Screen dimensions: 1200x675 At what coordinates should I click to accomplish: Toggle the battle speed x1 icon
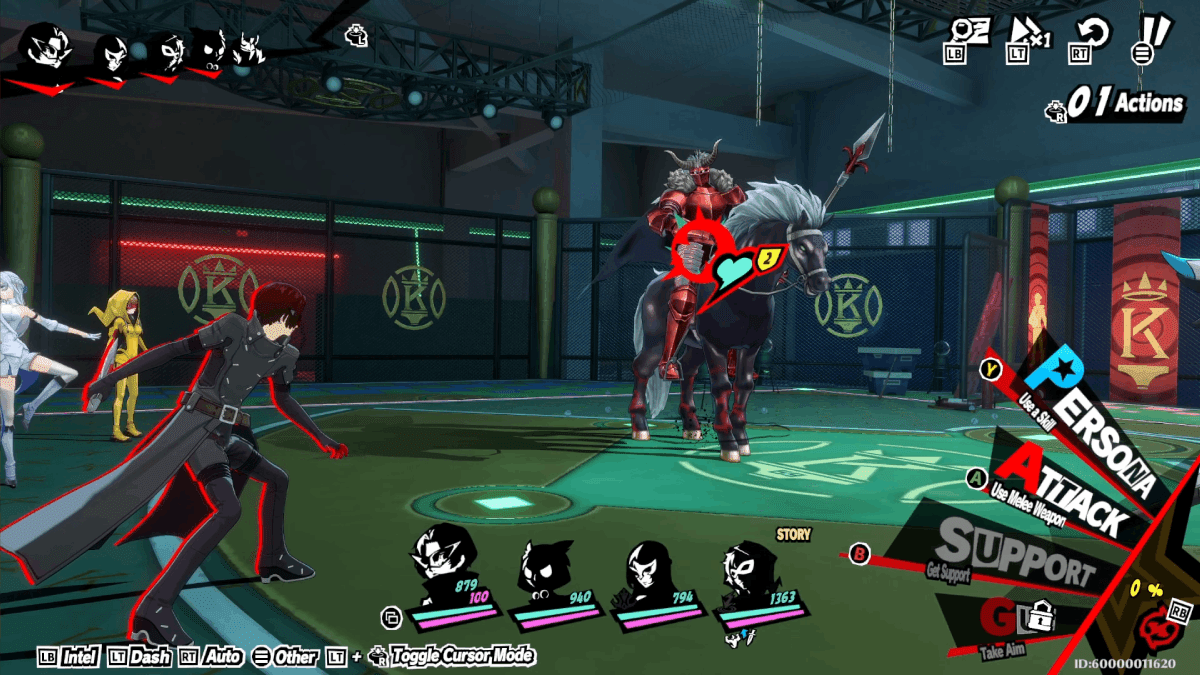pos(1029,33)
